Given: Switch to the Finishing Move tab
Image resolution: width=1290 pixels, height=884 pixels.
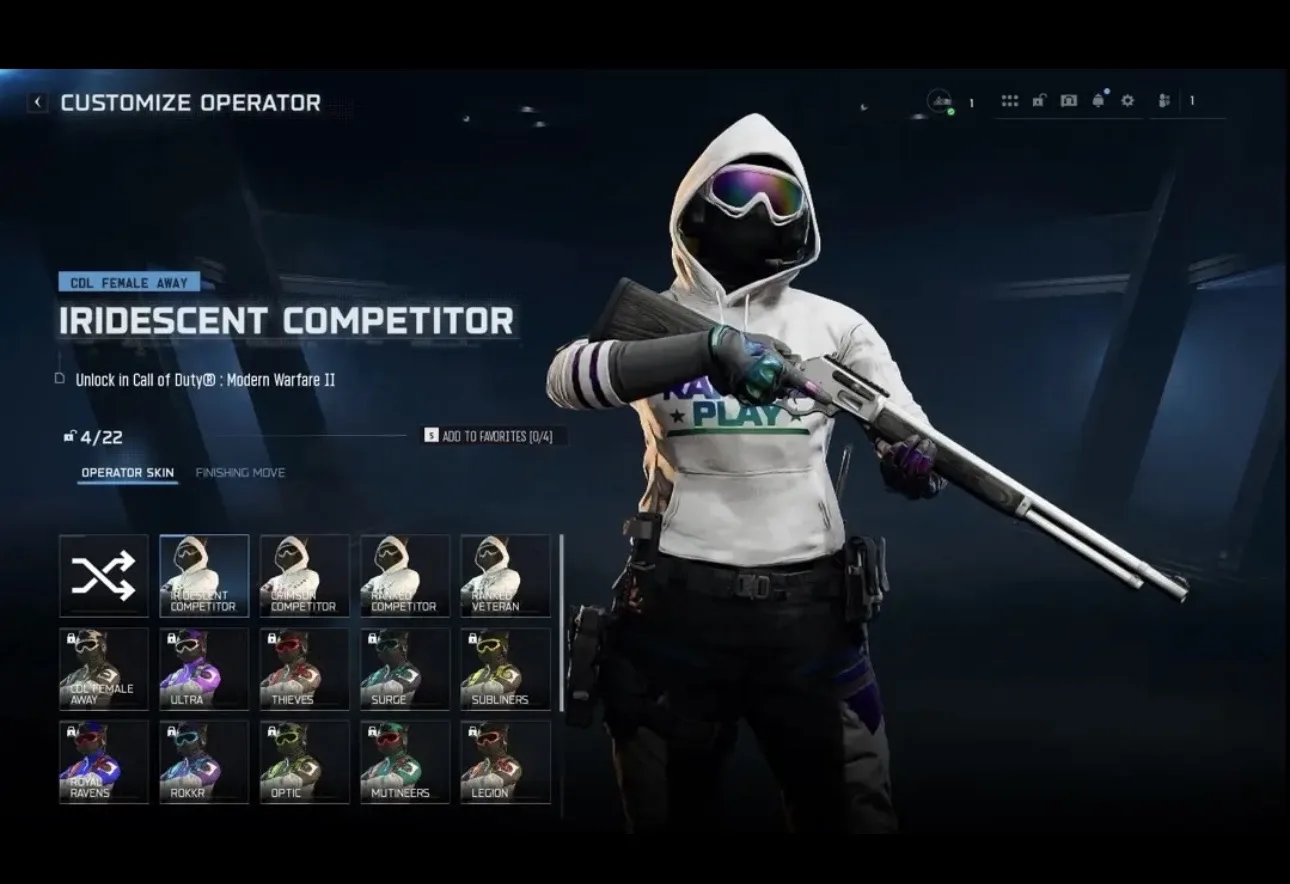Looking at the screenshot, I should (240, 473).
